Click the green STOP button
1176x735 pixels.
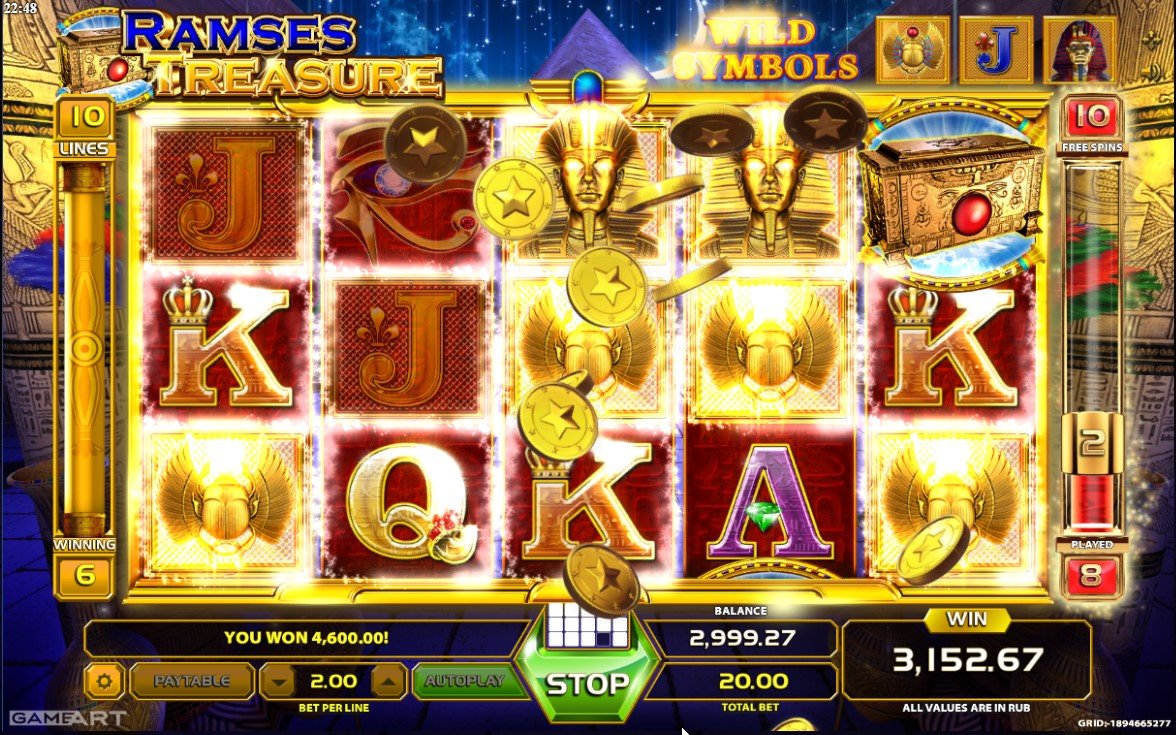[587, 684]
